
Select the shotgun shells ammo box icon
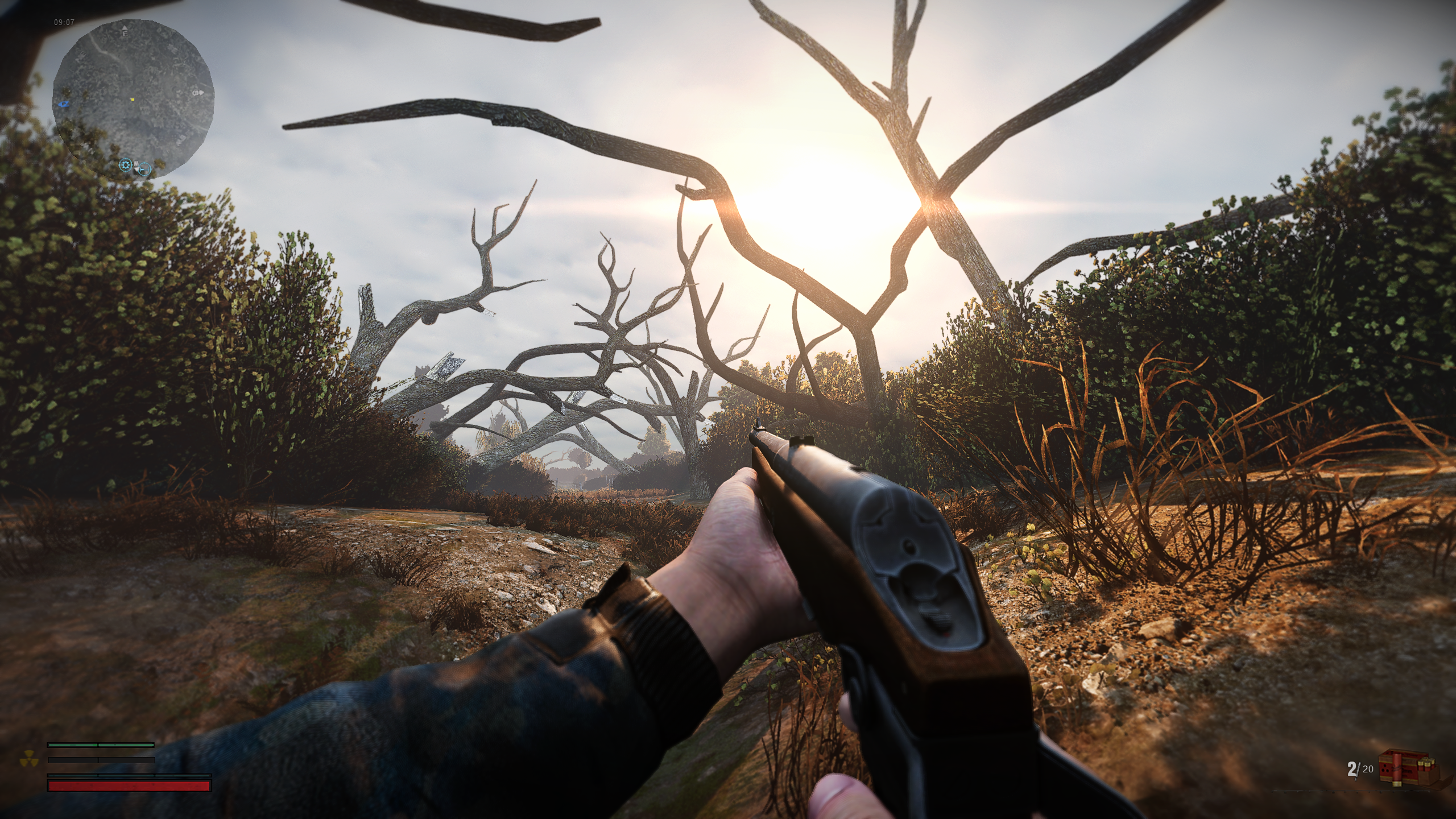coord(1407,768)
